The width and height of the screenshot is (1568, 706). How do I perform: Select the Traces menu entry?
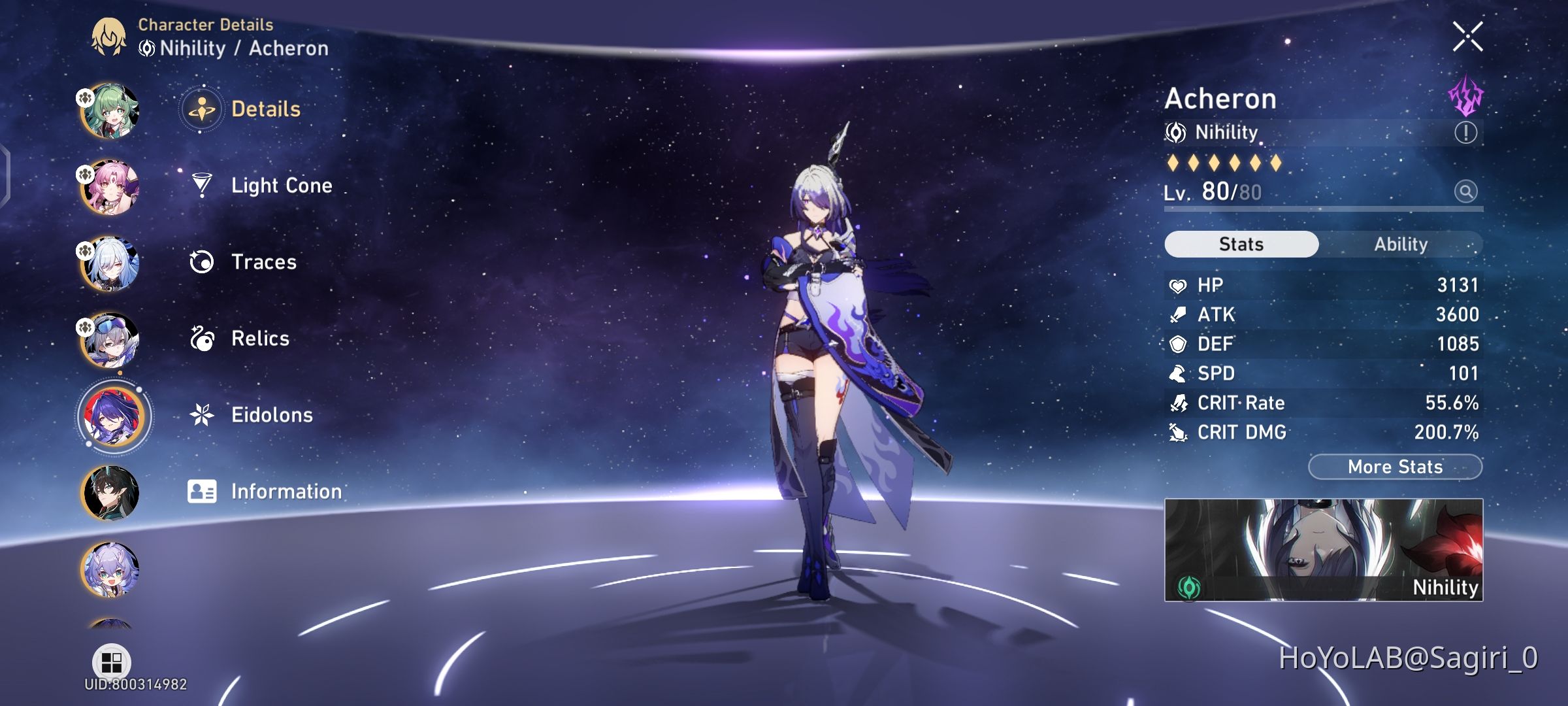point(261,262)
